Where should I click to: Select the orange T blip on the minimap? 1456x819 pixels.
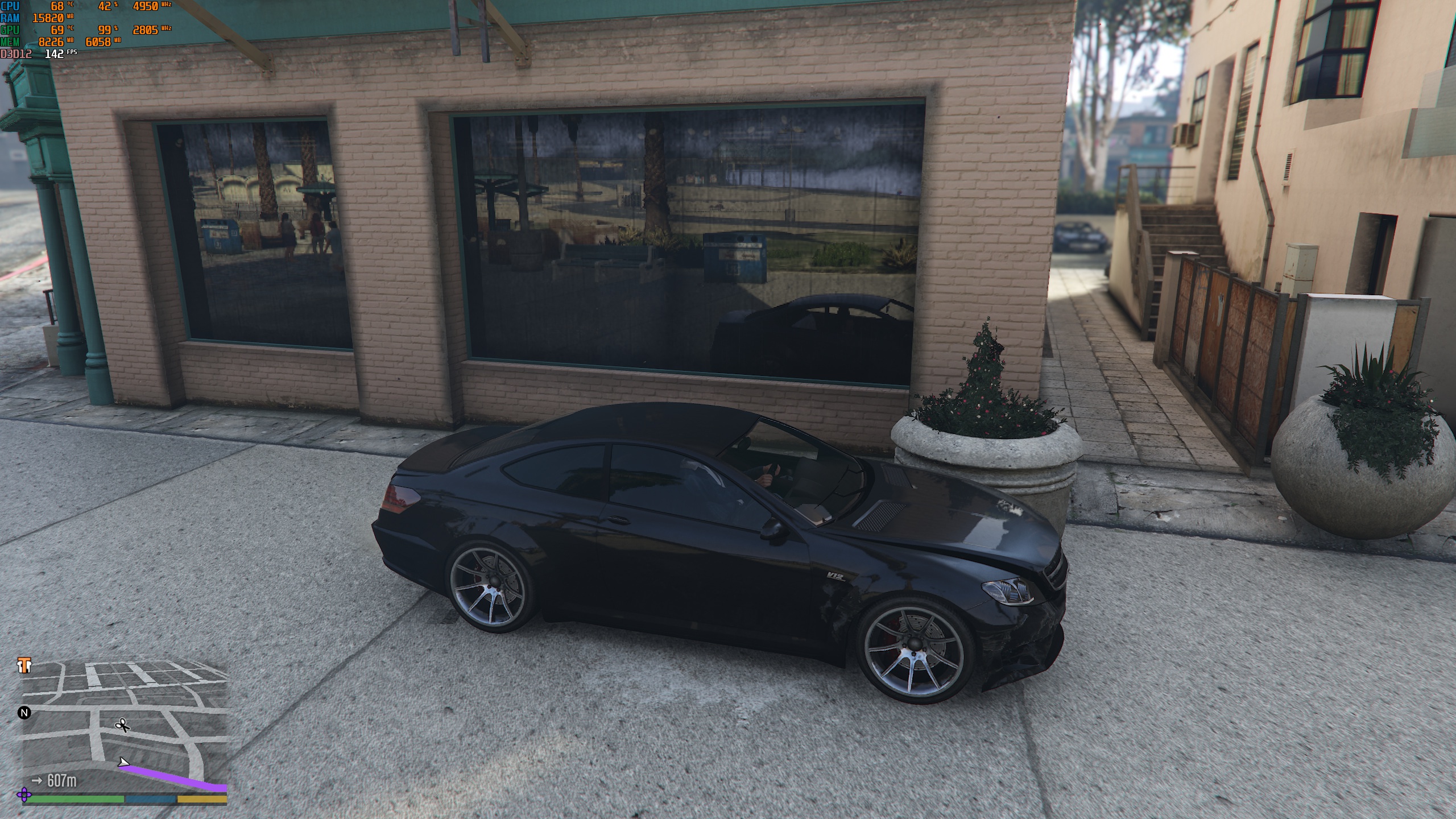tap(24, 665)
